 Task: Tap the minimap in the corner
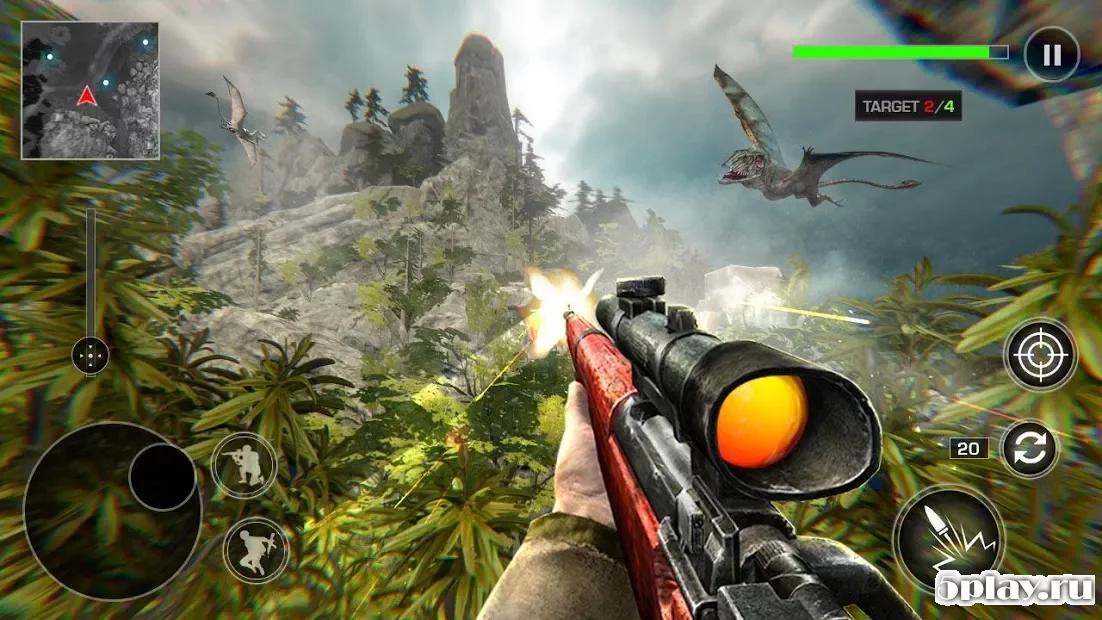(90, 90)
